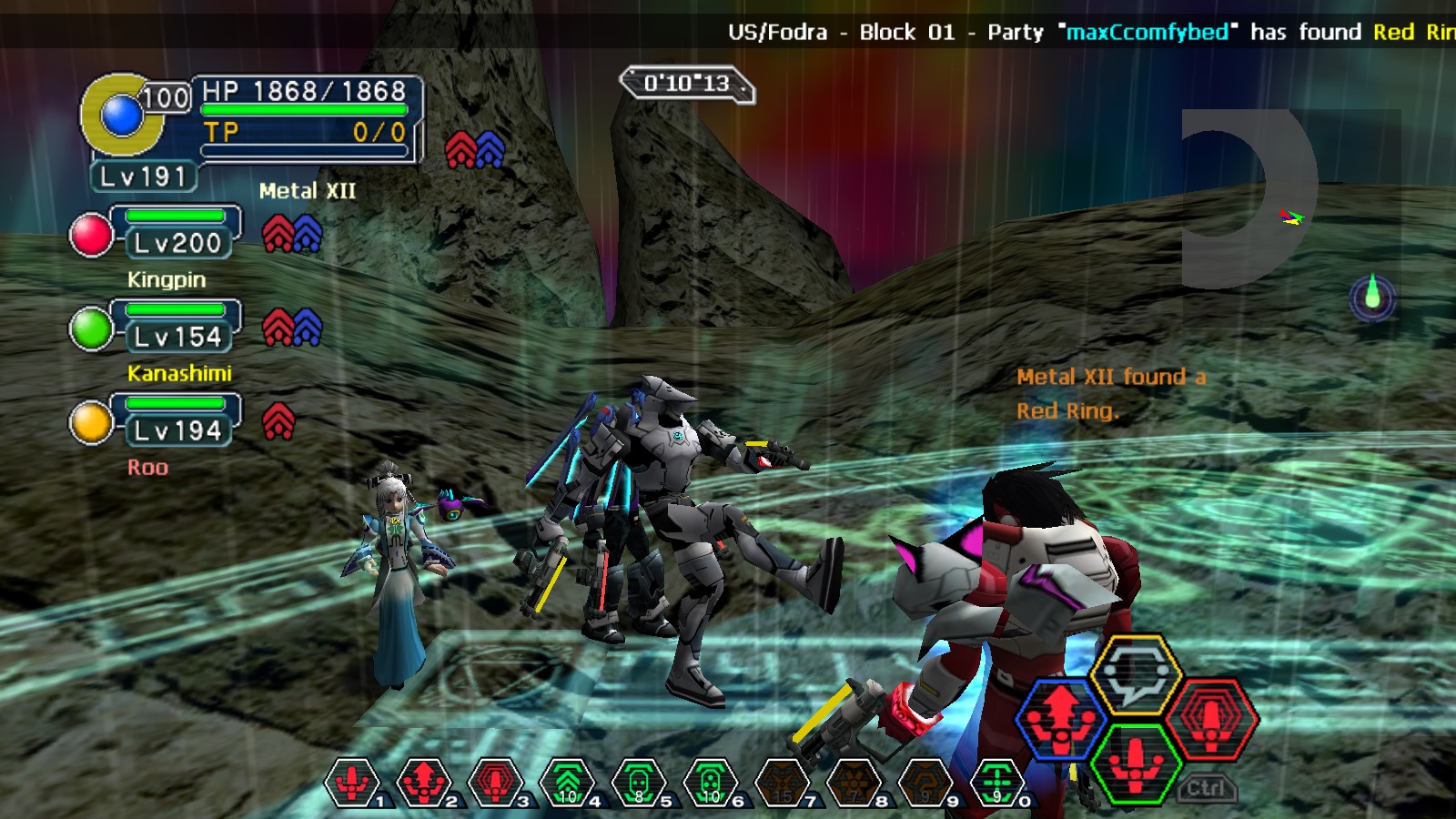Activate the special attack in hotbar slot 3

pos(496,781)
